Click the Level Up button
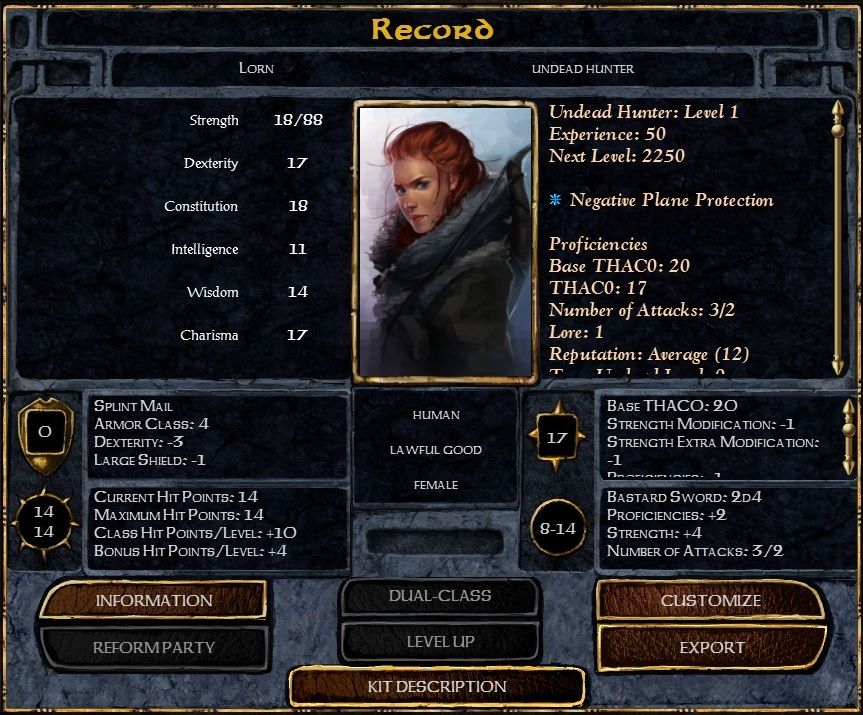Image resolution: width=863 pixels, height=715 pixels. [x=439, y=641]
